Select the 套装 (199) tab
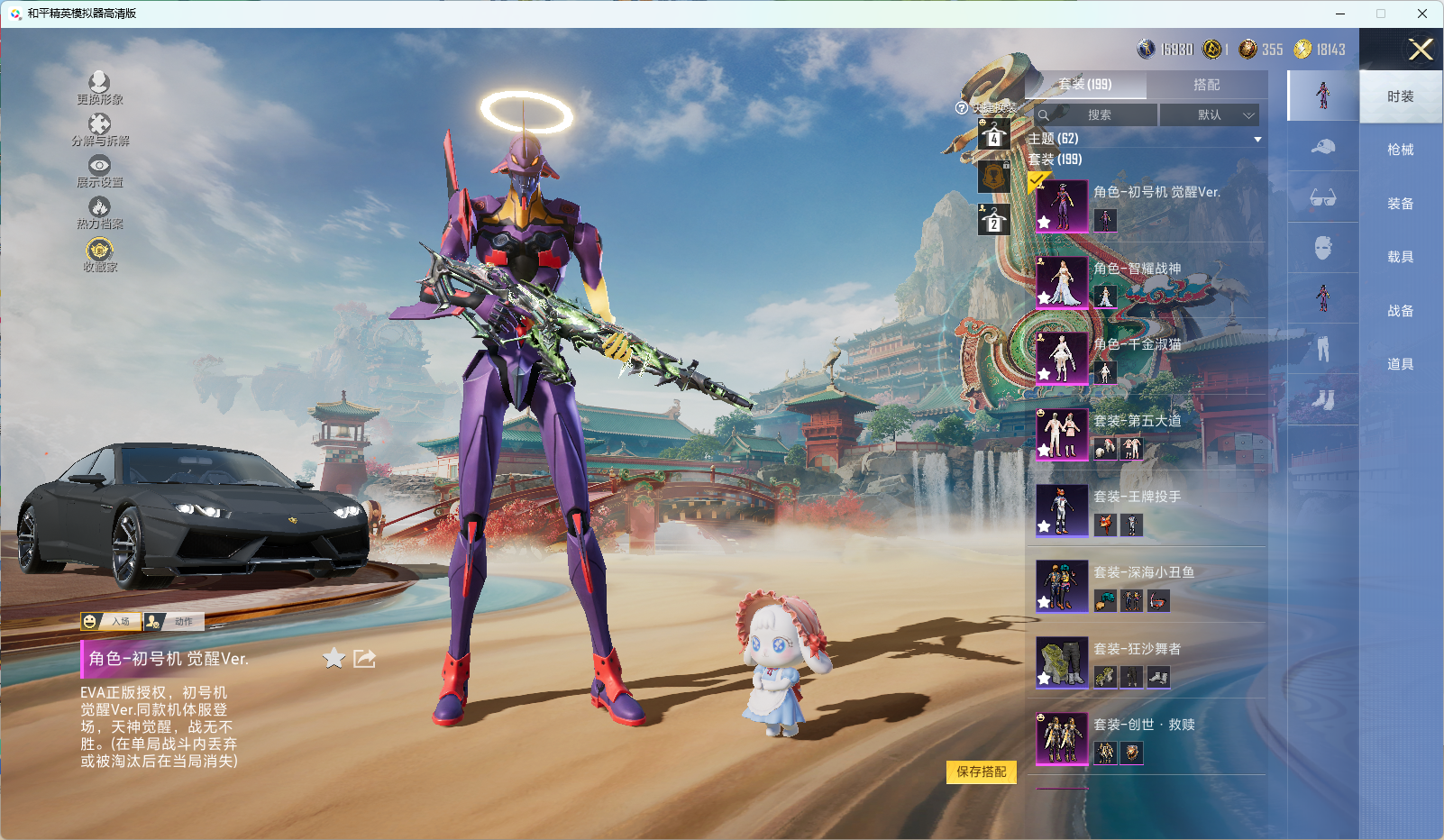The width and height of the screenshot is (1444, 840). pyautogui.click(x=1085, y=85)
